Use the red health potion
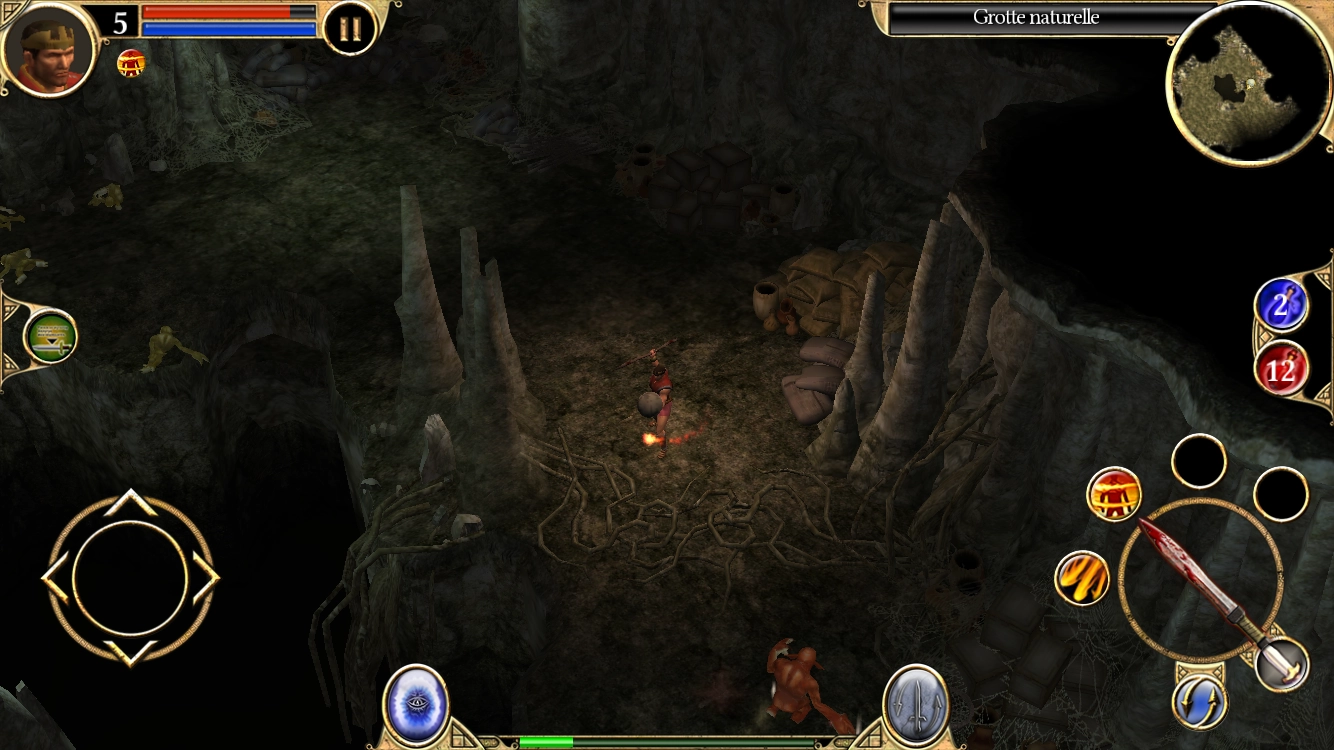Image resolution: width=1334 pixels, height=750 pixels. point(1281,369)
